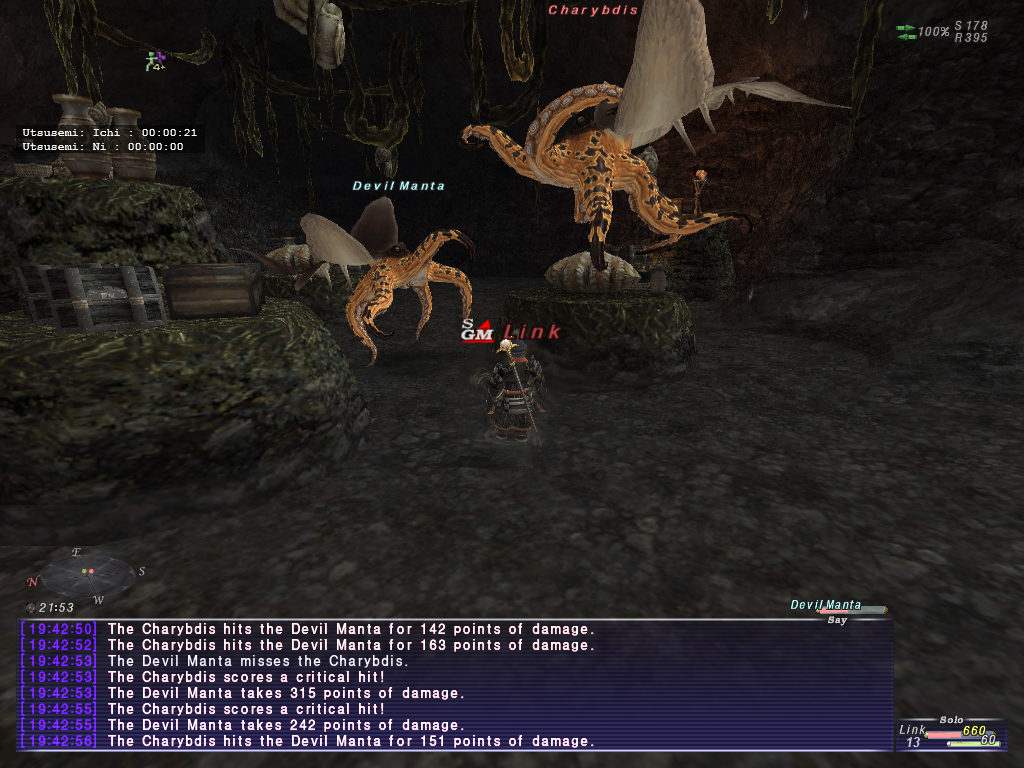
Task: Select Link in the Solo party window
Action: point(913,730)
